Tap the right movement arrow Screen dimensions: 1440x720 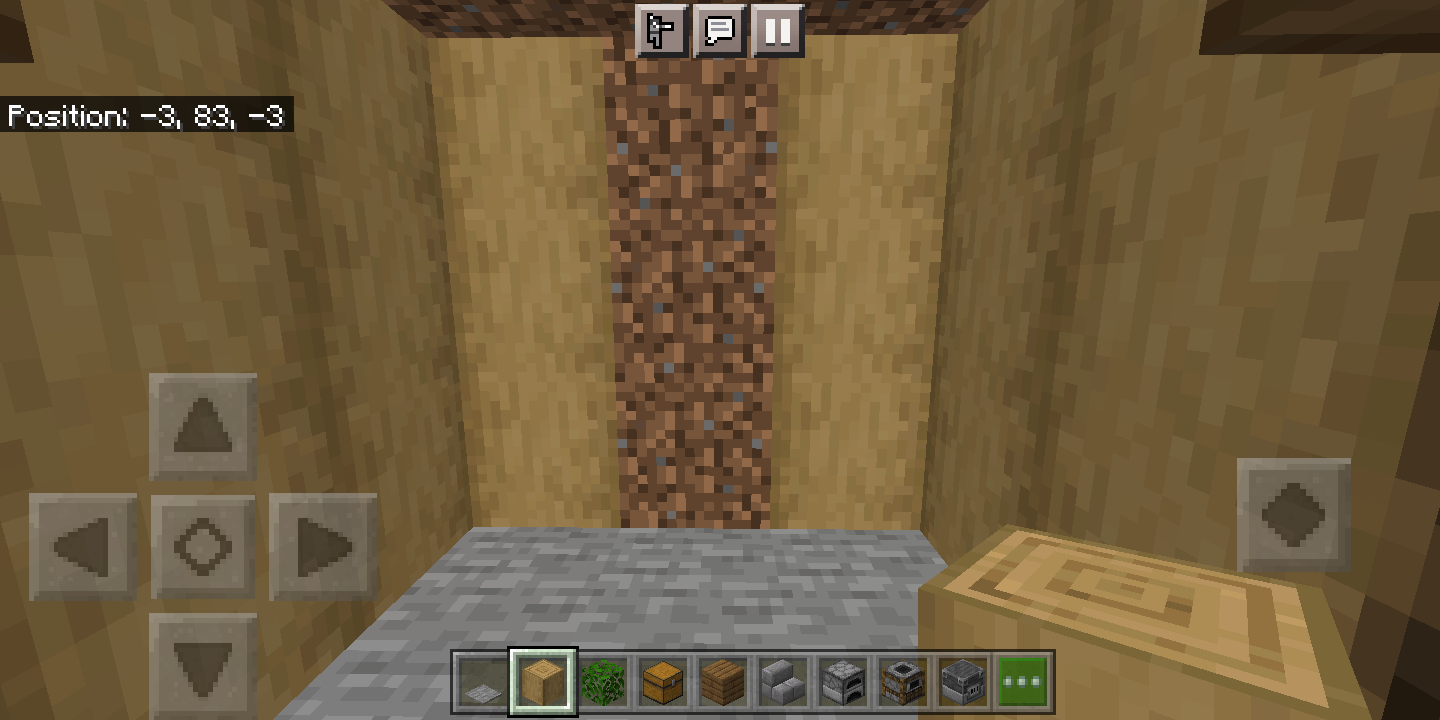pos(322,545)
